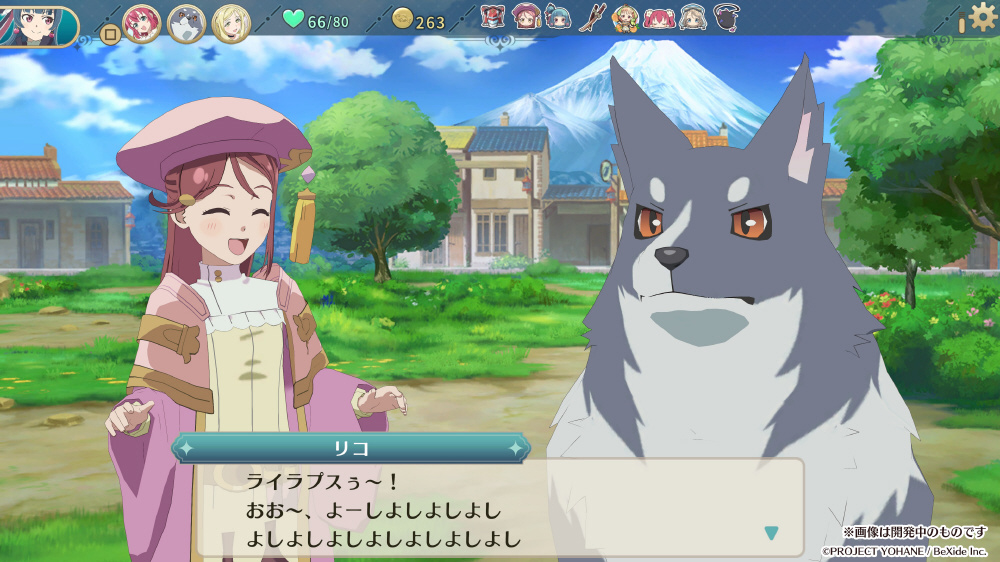Image resolution: width=1000 pixels, height=562 pixels.
Task: Select the purple-beret chibi icon
Action: pos(525,16)
